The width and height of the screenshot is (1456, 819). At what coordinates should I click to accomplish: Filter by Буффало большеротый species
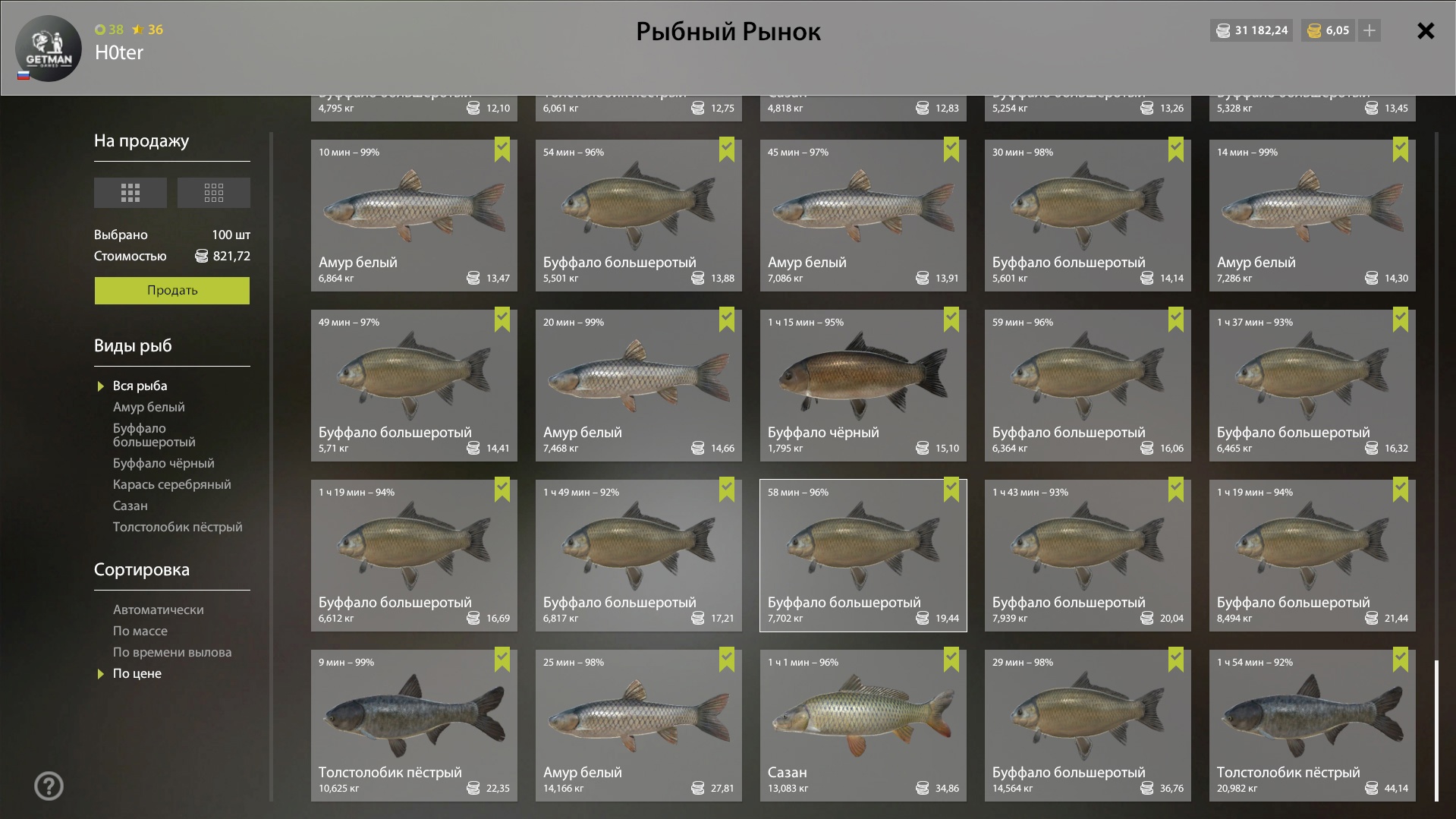pyautogui.click(x=154, y=436)
